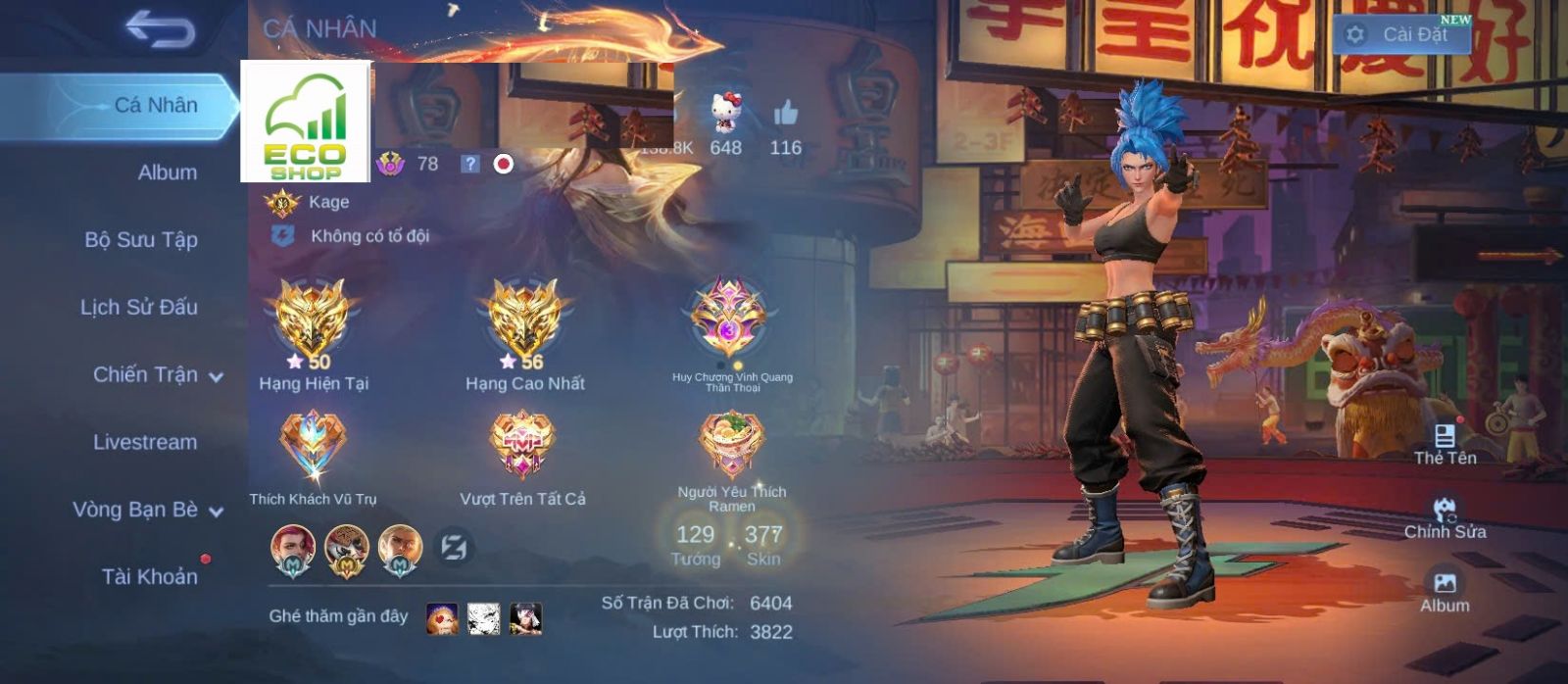Screen dimensions: 1568x684
Task: Open the Album tab in sidebar
Action: coord(167,172)
